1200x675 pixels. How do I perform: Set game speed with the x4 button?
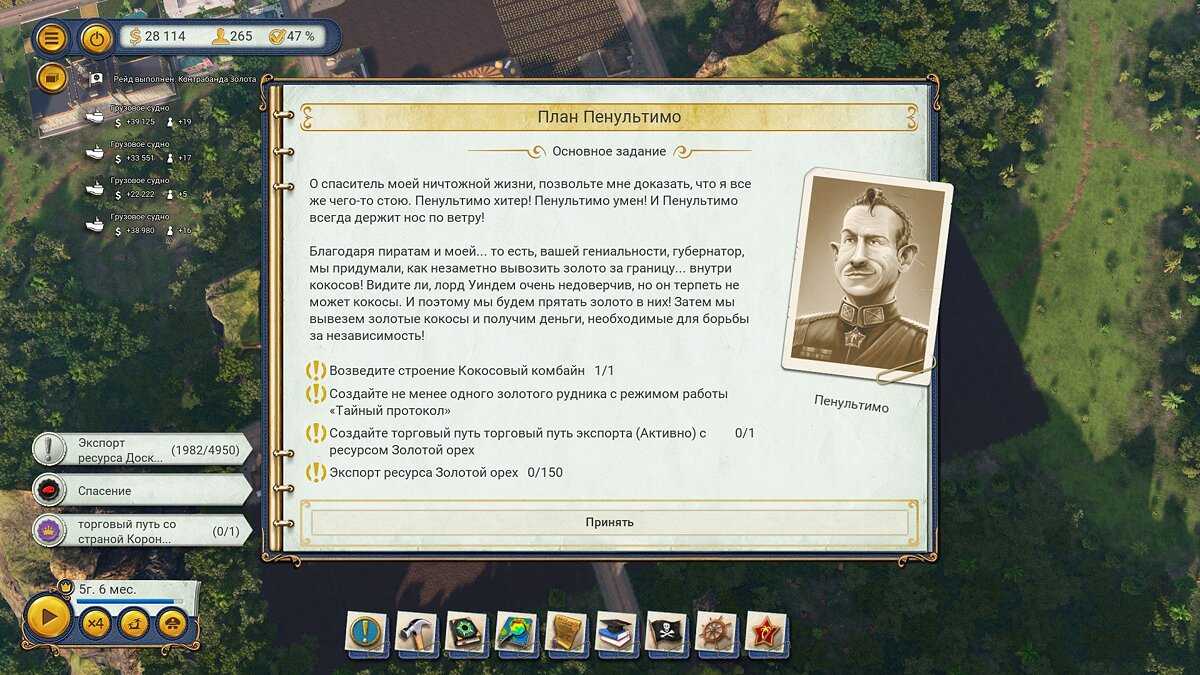pos(95,625)
